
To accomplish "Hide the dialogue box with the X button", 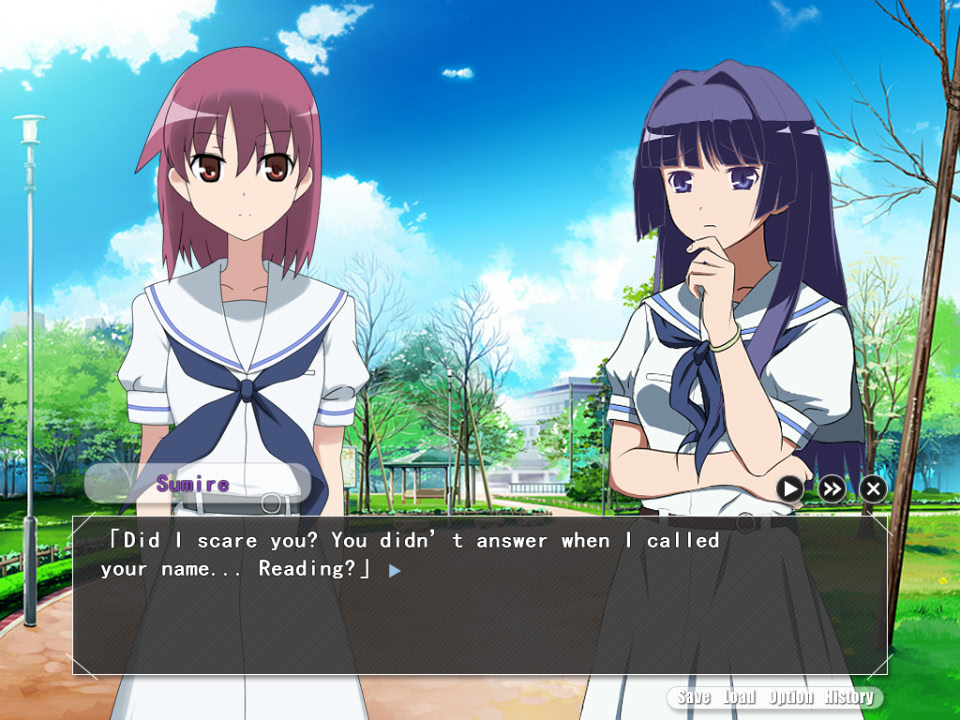I will click(873, 489).
